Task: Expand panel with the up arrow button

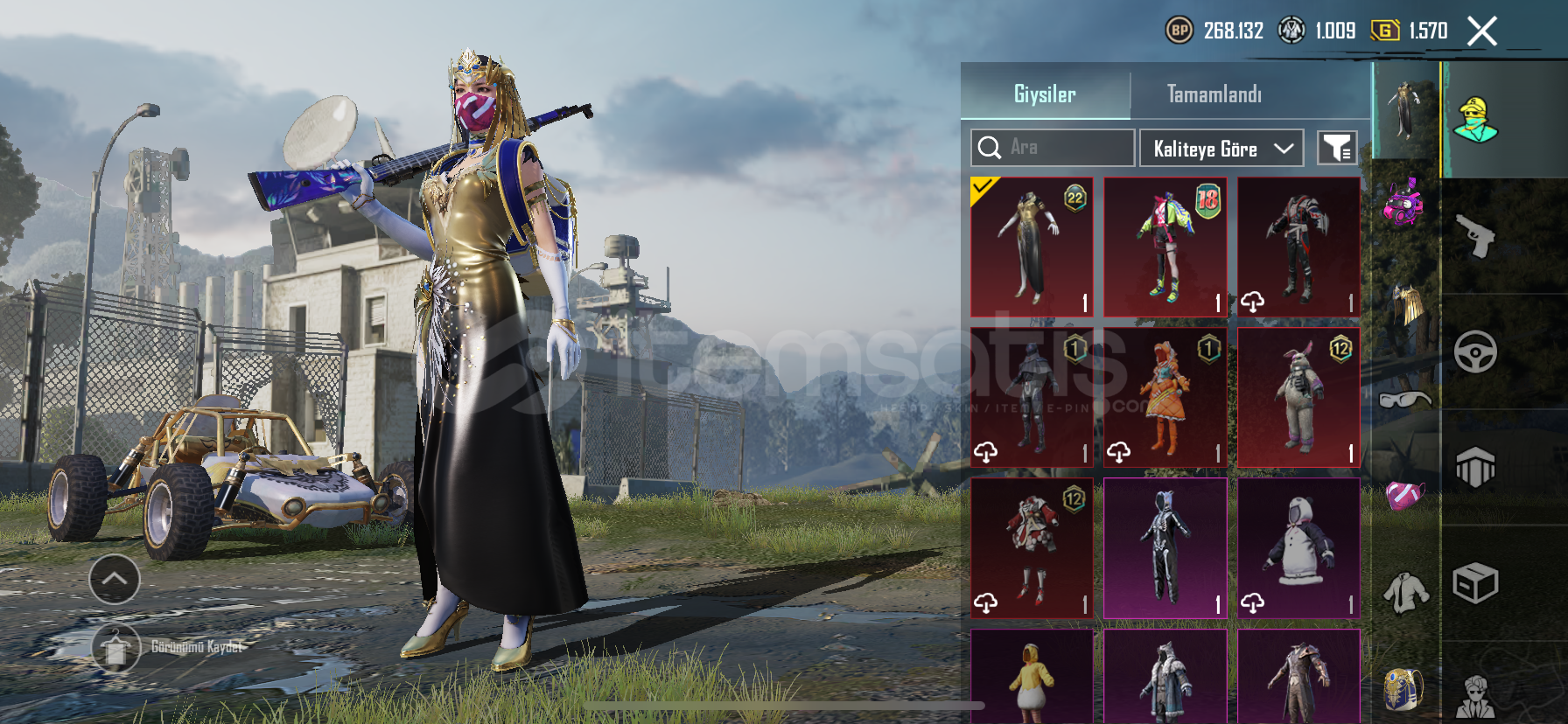Action: point(115,579)
